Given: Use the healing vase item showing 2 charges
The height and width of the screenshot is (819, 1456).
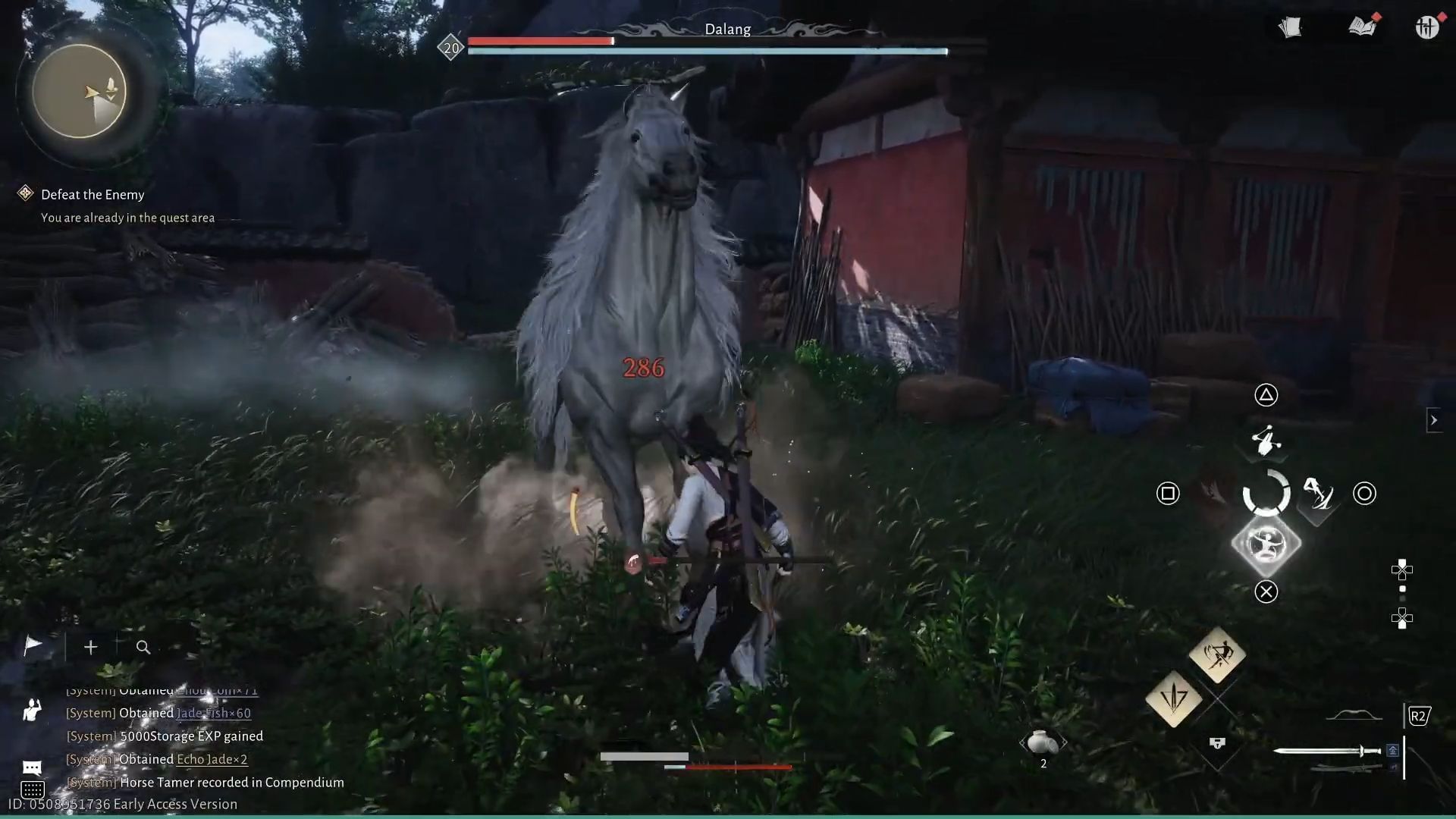Looking at the screenshot, I should (x=1043, y=743).
